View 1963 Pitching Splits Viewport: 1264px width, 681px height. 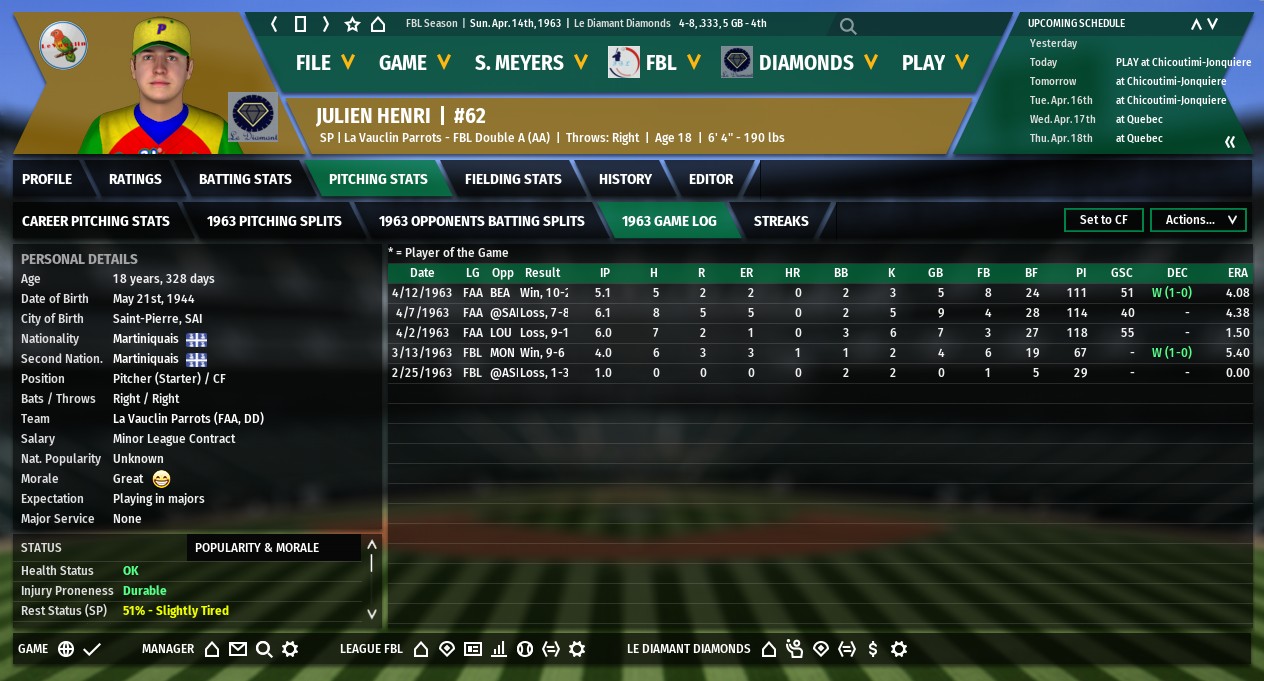(x=274, y=221)
